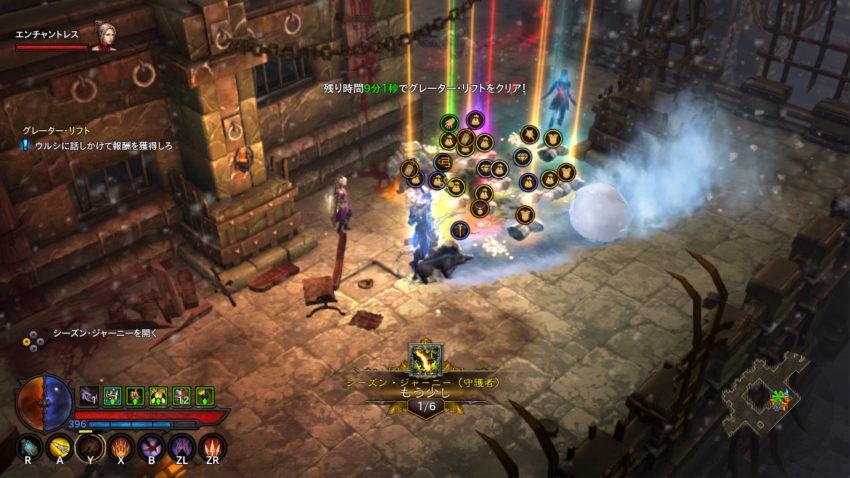
Task: Activate the red spikes skill labeled ZR
Action: pos(212,447)
